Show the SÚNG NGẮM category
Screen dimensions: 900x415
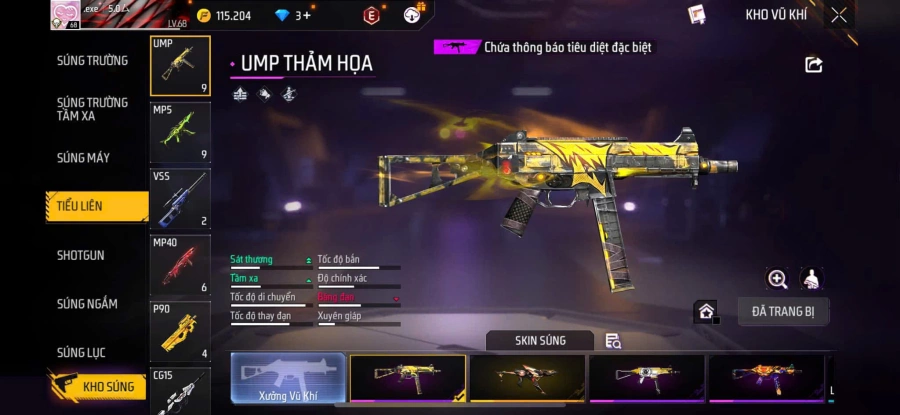click(87, 304)
